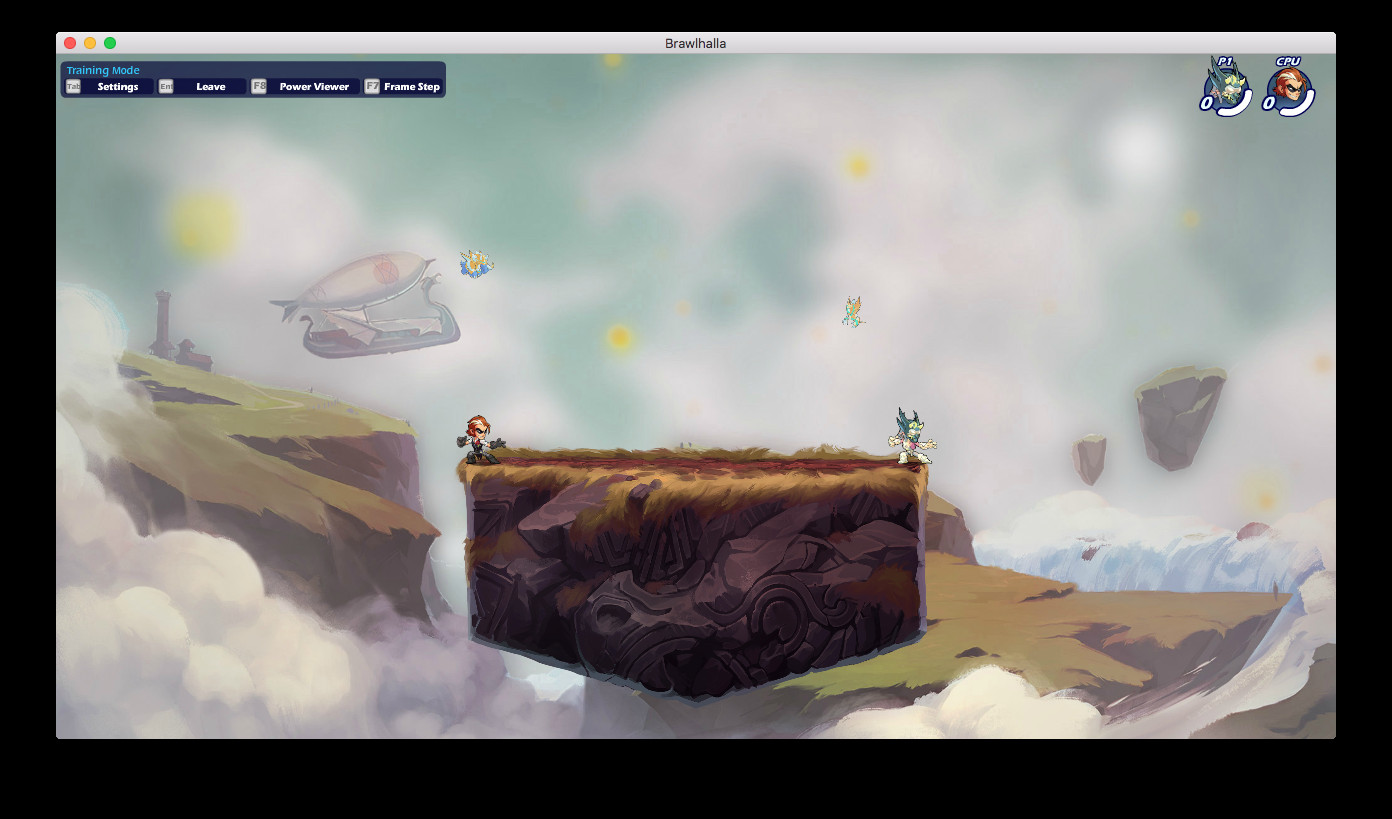1392x819 pixels.
Task: Leave the training session
Action: point(210,86)
